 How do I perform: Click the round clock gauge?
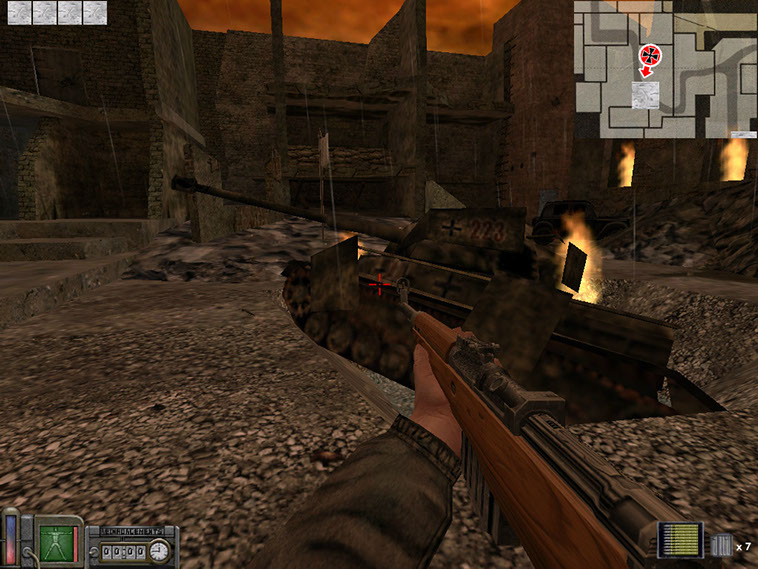tap(159, 550)
